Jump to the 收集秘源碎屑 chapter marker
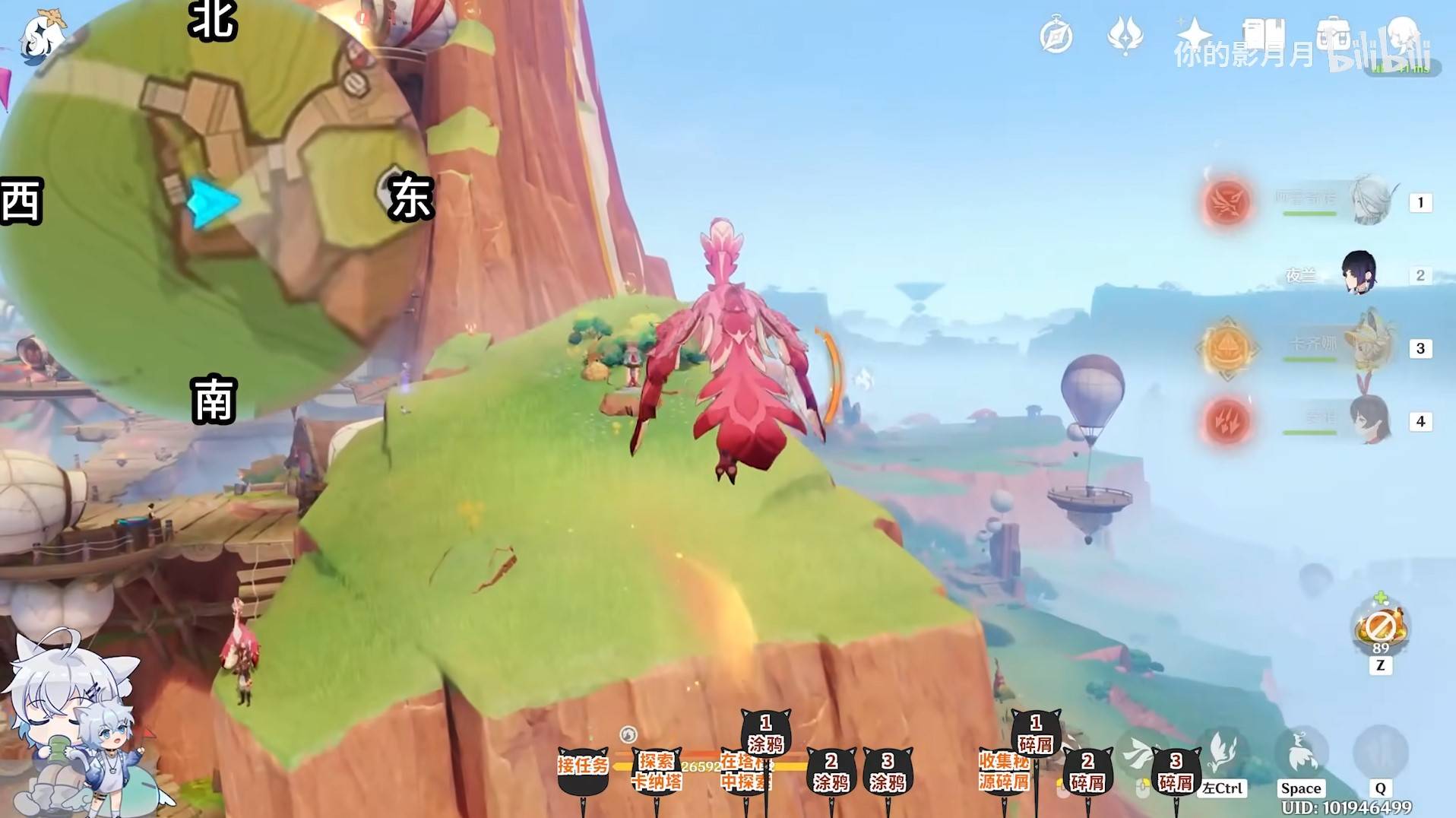The height and width of the screenshot is (818, 1456). pos(1003,771)
